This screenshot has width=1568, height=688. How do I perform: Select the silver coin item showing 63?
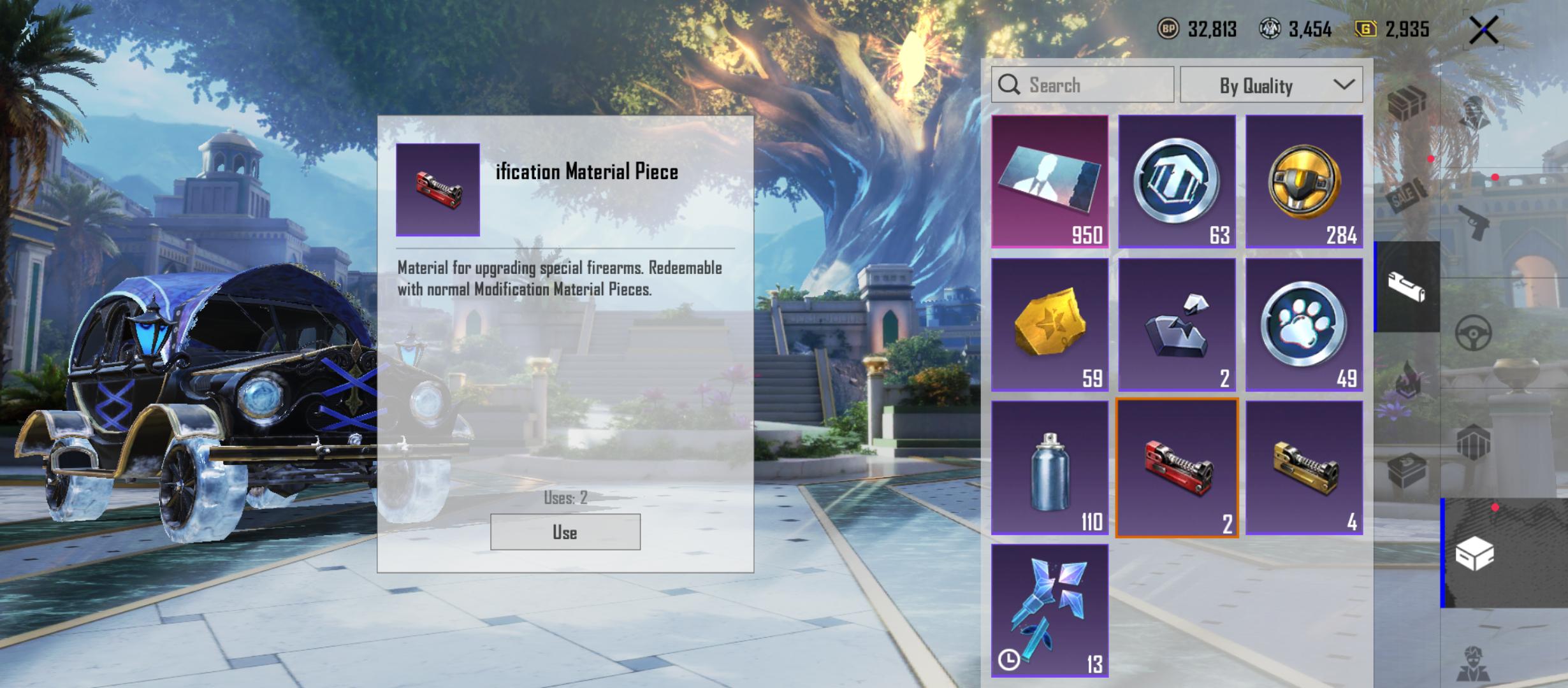pyautogui.click(x=1177, y=182)
